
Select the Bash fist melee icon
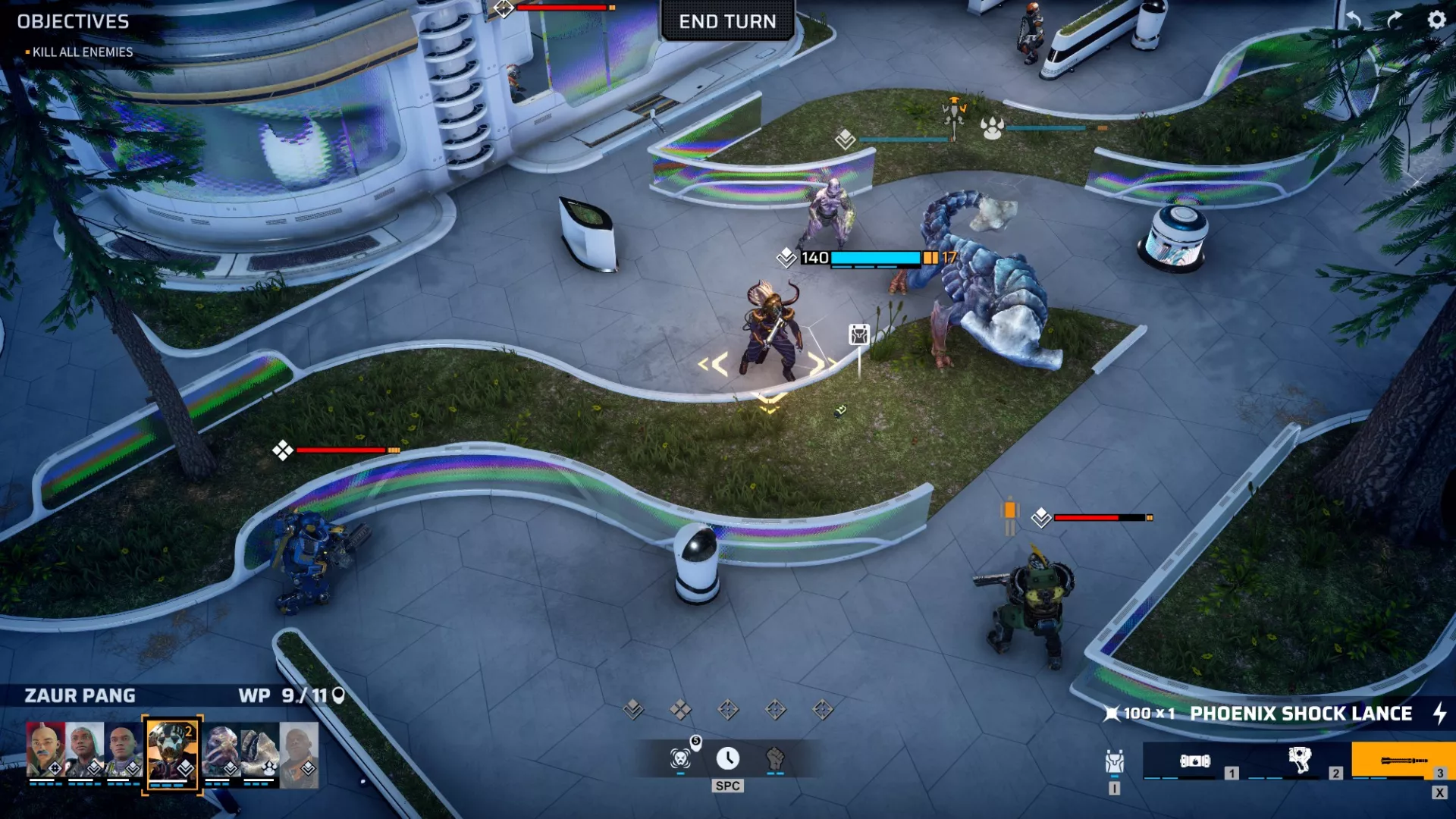(x=775, y=760)
